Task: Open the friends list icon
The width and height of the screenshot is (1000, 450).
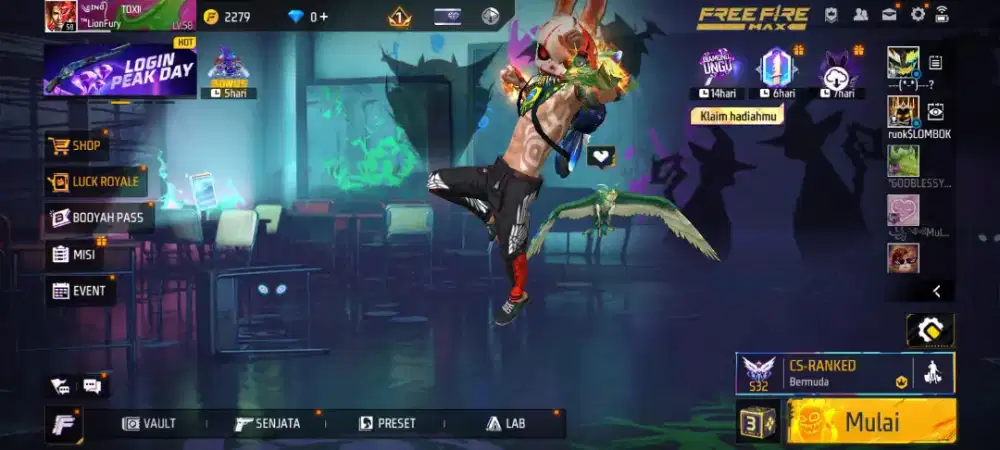Action: coord(860,14)
